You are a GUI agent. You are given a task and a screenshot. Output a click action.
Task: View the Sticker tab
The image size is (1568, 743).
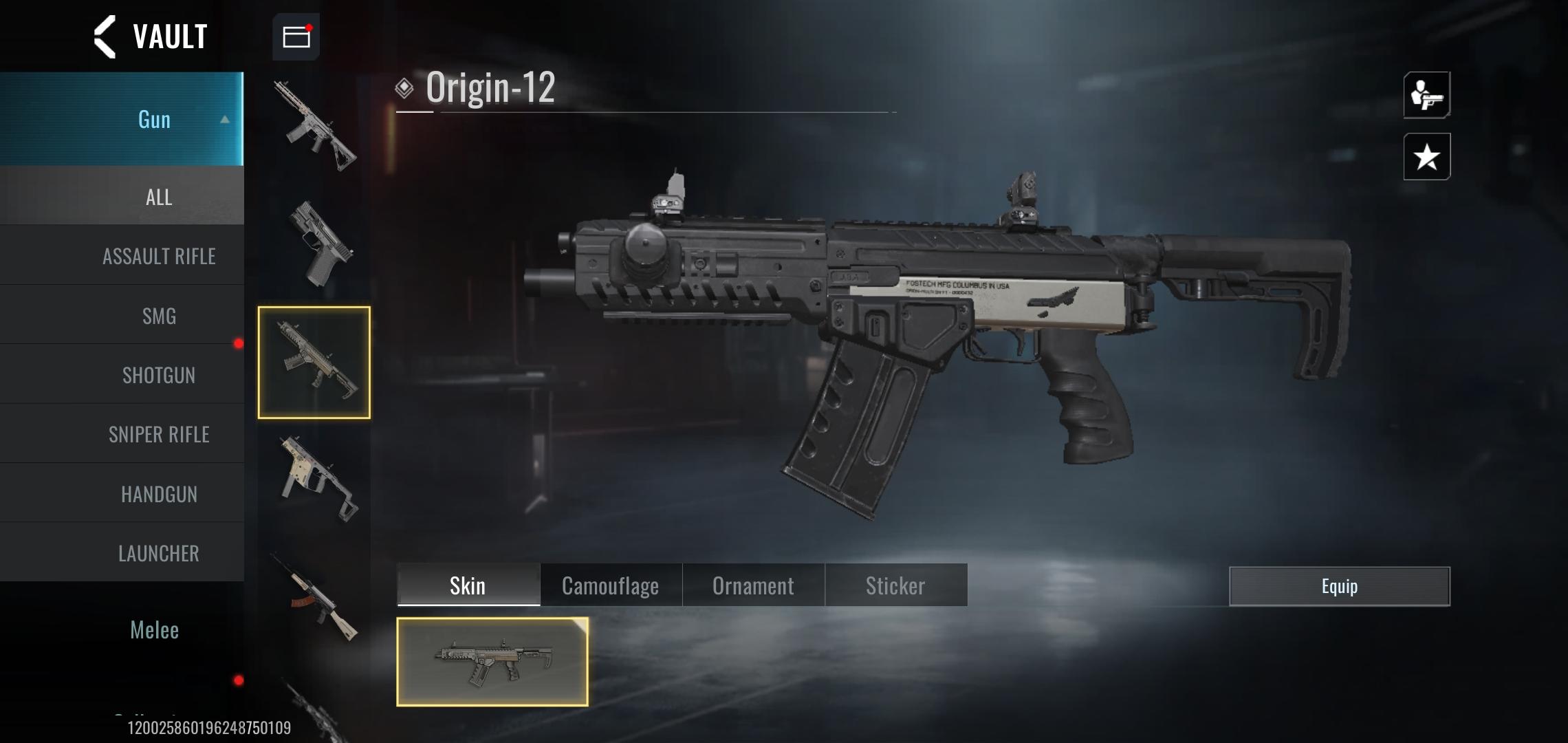(x=895, y=585)
